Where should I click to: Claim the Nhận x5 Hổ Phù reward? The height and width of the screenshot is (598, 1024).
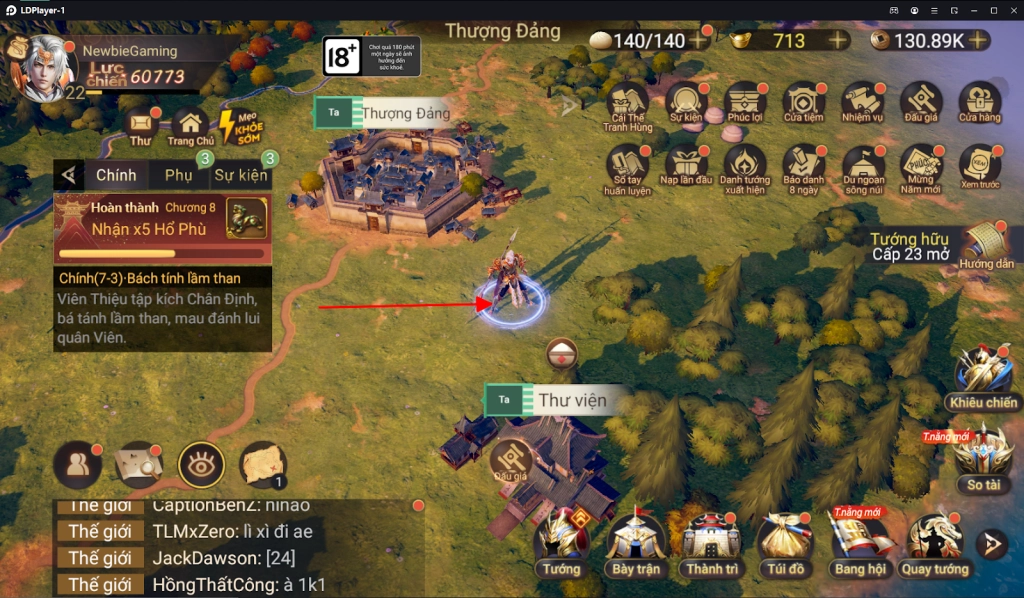tap(162, 220)
